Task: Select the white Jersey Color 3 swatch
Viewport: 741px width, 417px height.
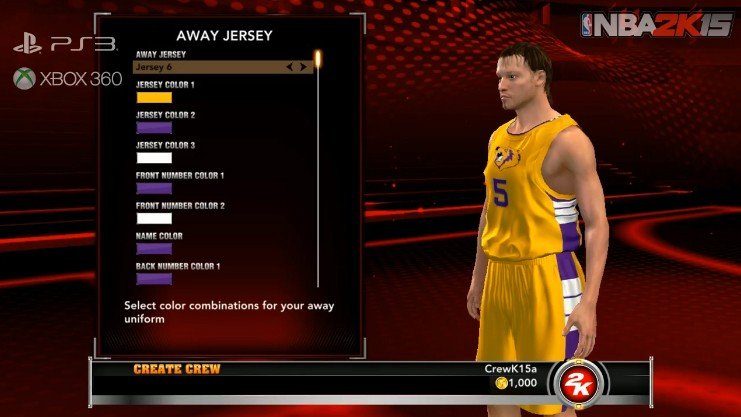Action: (x=154, y=158)
